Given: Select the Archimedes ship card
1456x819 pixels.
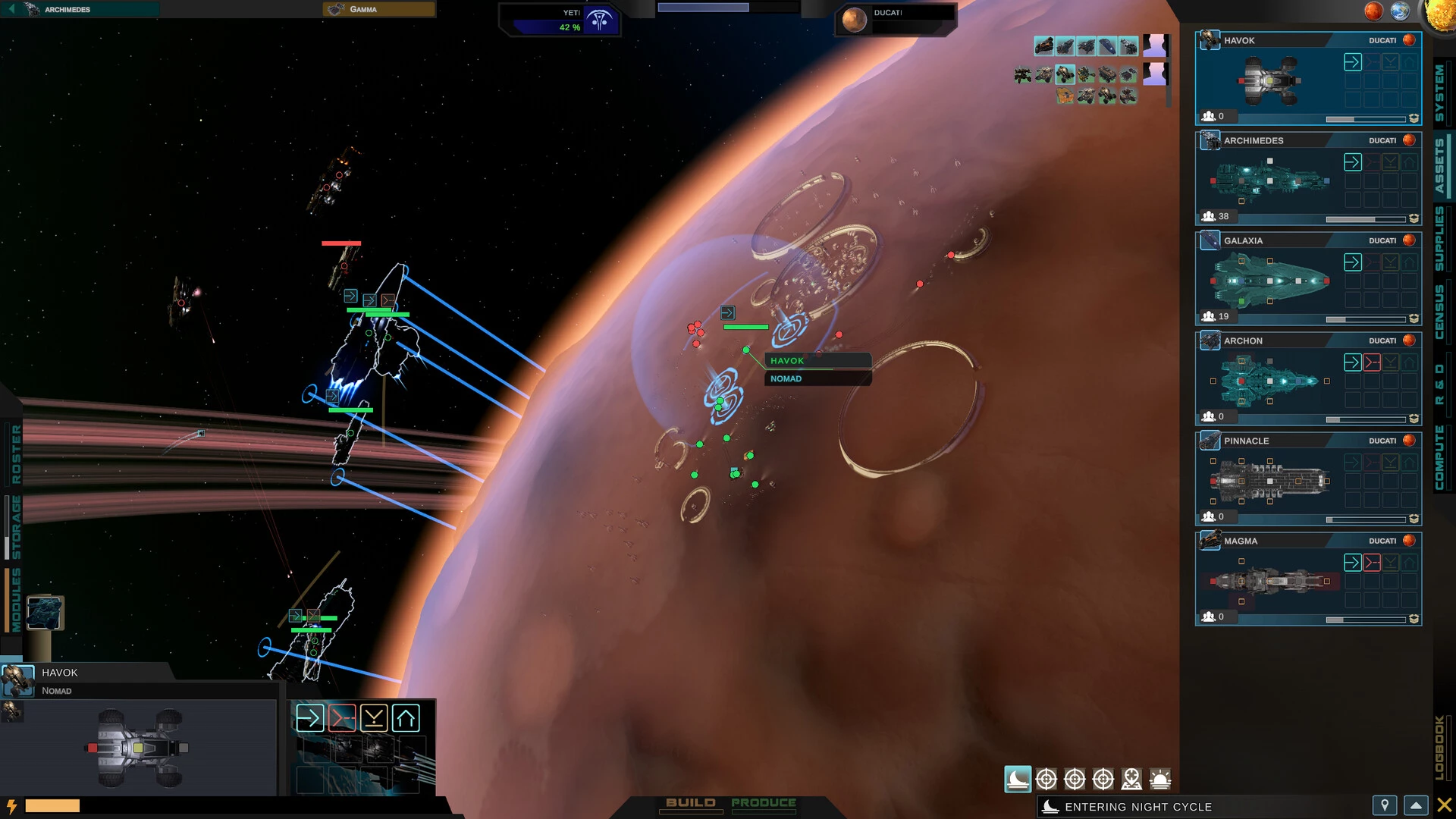Looking at the screenshot, I should coord(1289,180).
